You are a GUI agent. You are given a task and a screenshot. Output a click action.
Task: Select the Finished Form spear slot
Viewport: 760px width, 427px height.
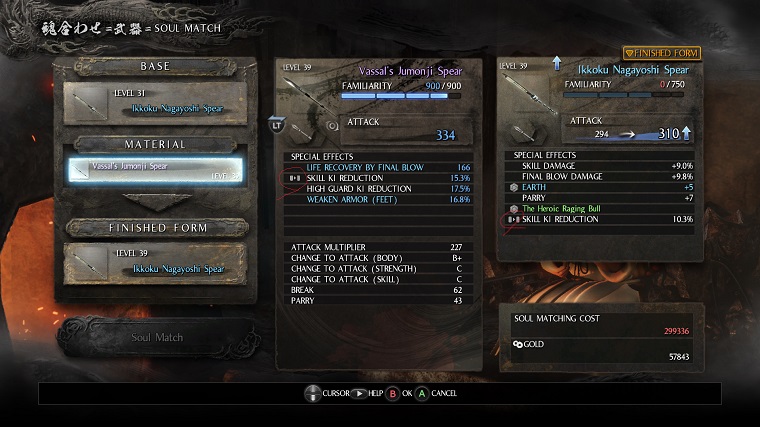[x=154, y=262]
